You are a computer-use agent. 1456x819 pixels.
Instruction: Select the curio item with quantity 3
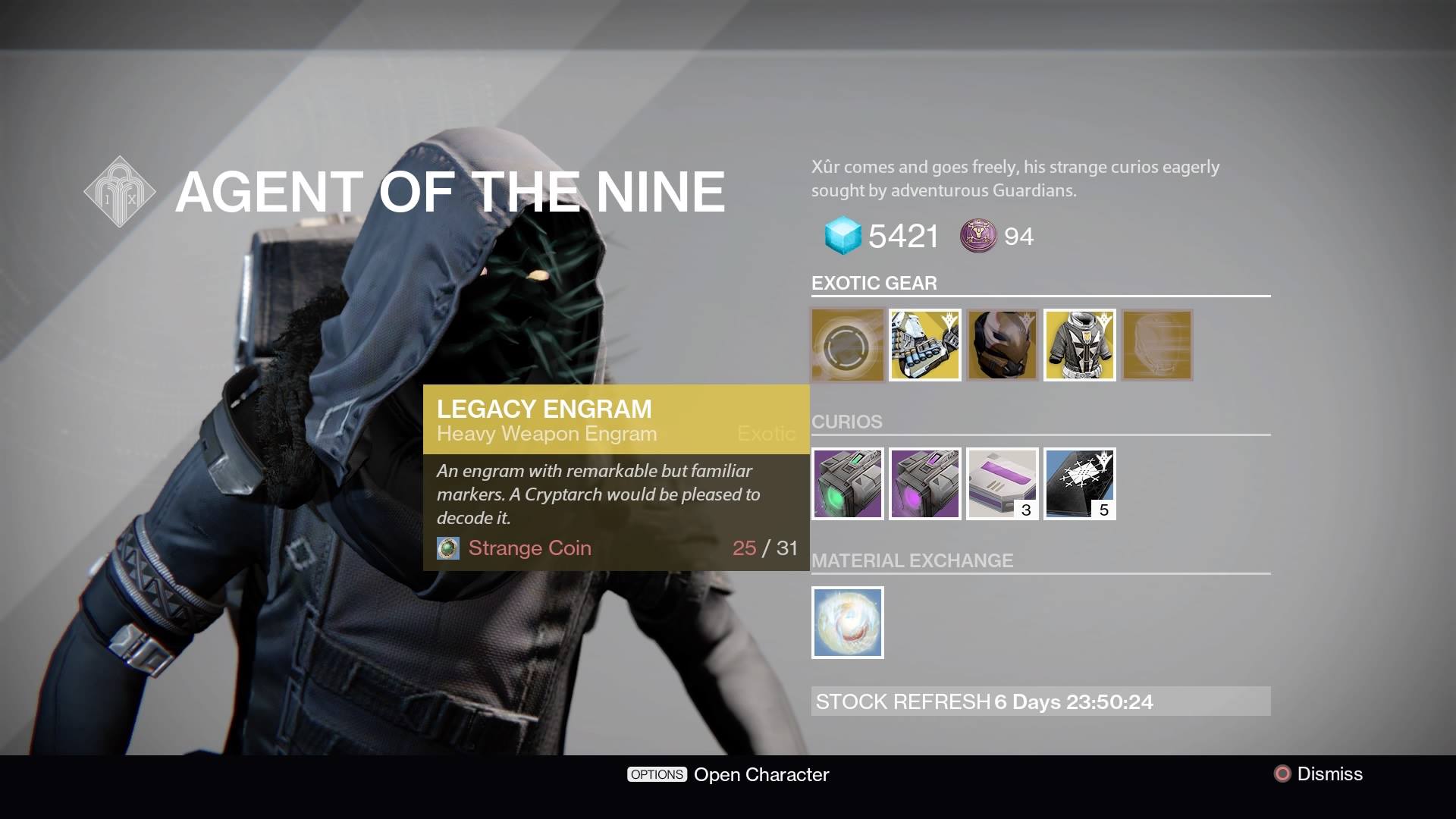pyautogui.click(x=1002, y=484)
